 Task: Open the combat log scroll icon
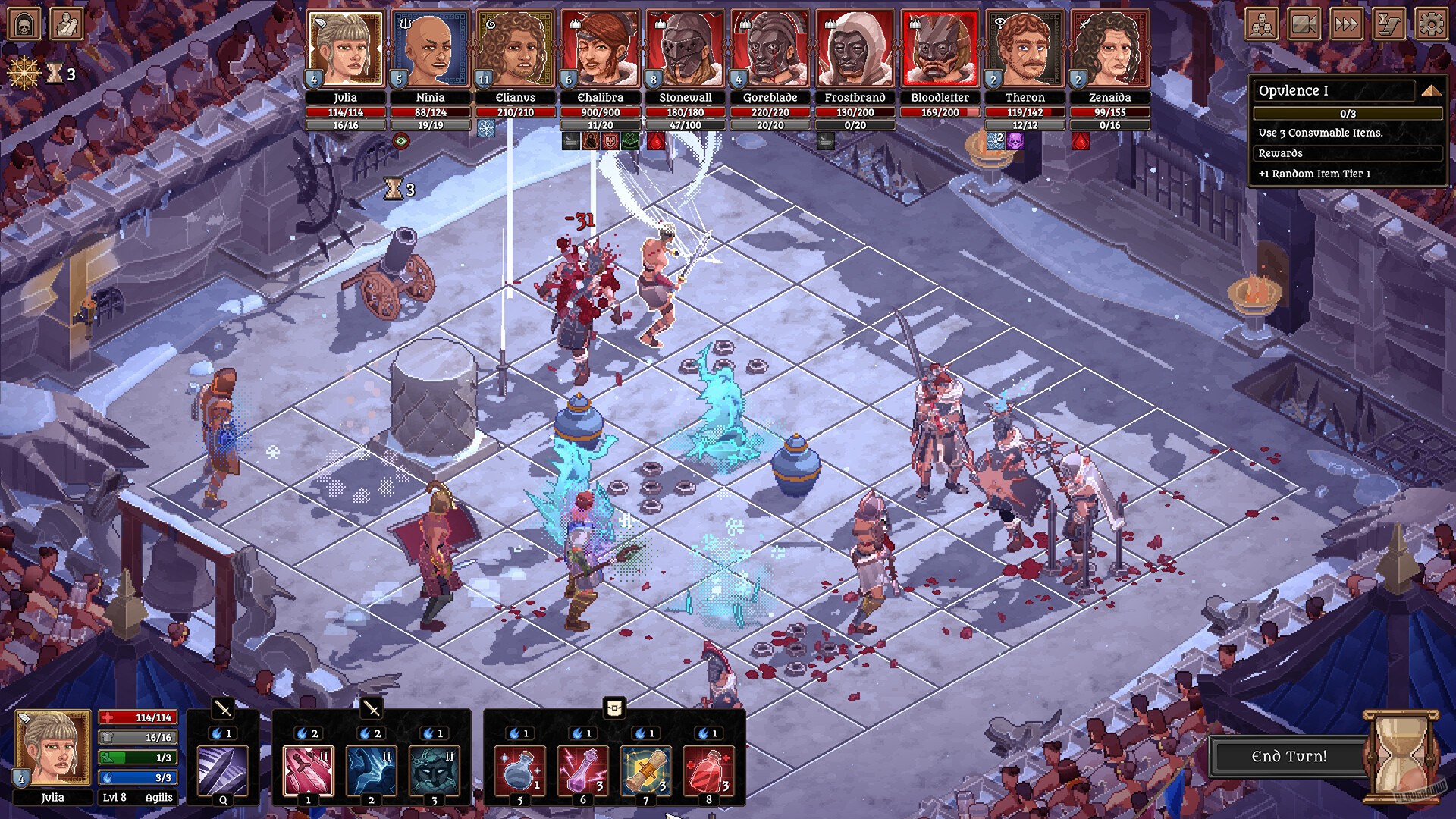click(1389, 24)
